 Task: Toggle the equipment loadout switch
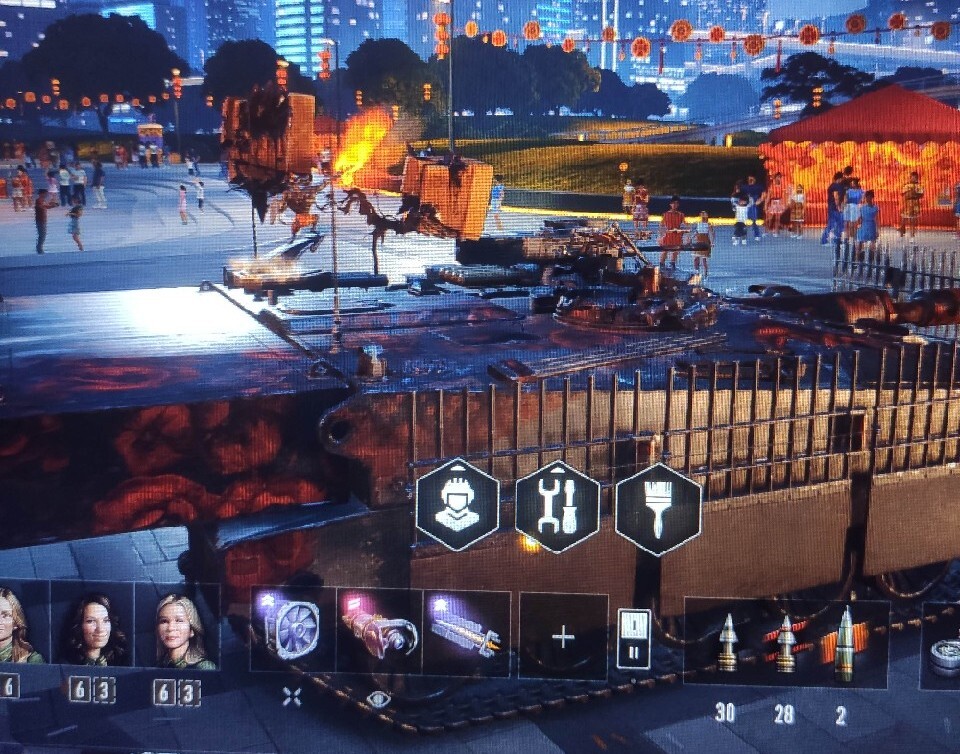[634, 639]
